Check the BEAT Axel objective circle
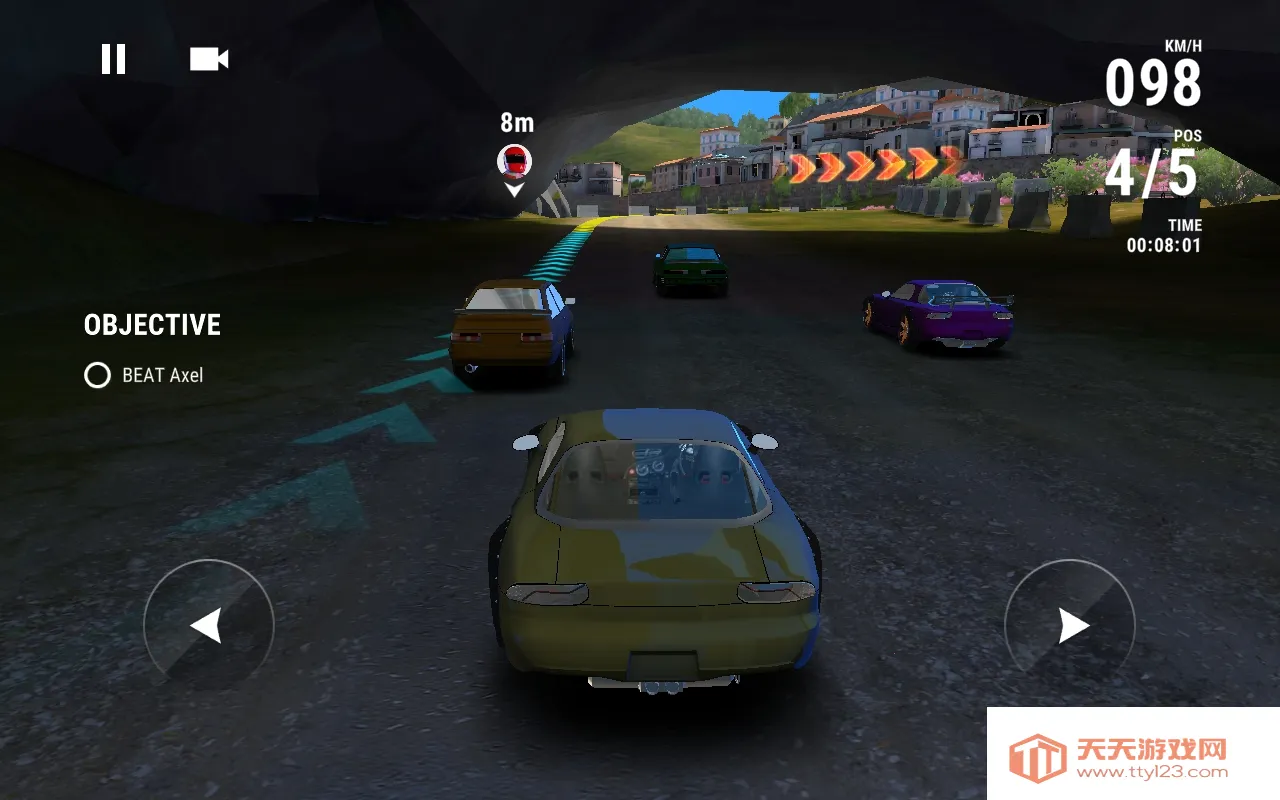Image resolution: width=1280 pixels, height=800 pixels. coord(96,376)
